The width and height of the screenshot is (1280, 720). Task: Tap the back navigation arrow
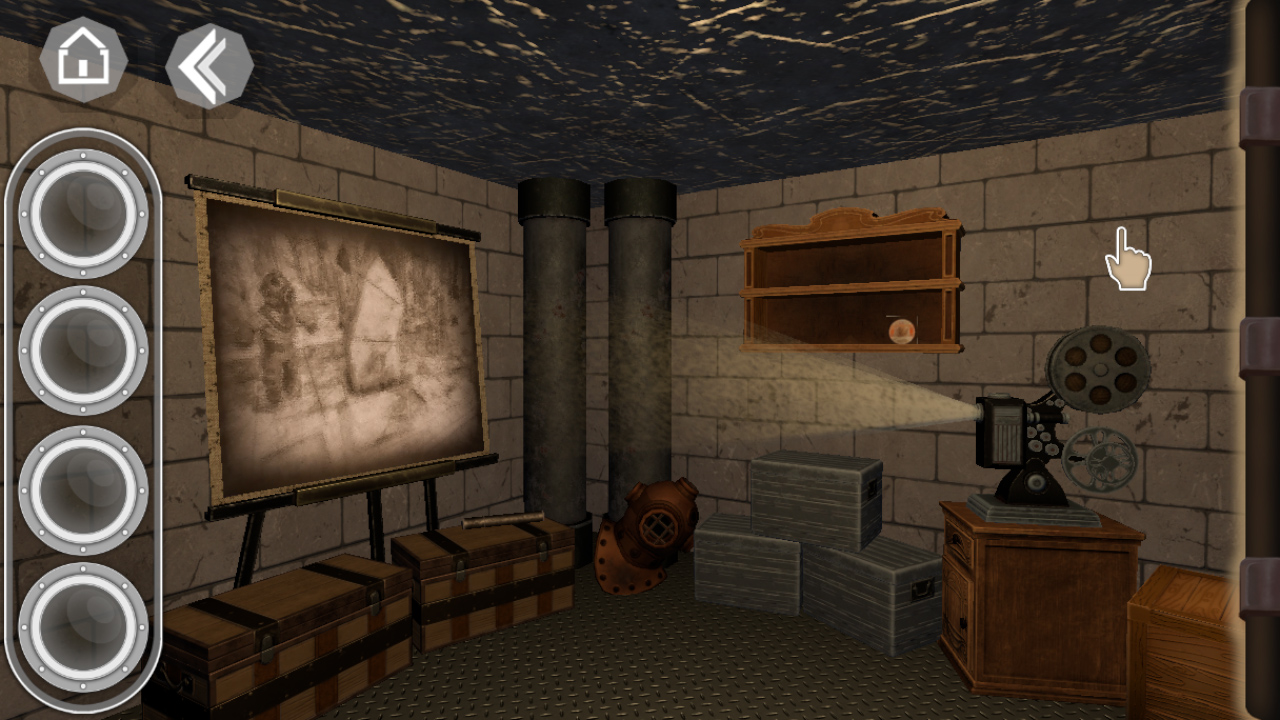pyautogui.click(x=207, y=66)
